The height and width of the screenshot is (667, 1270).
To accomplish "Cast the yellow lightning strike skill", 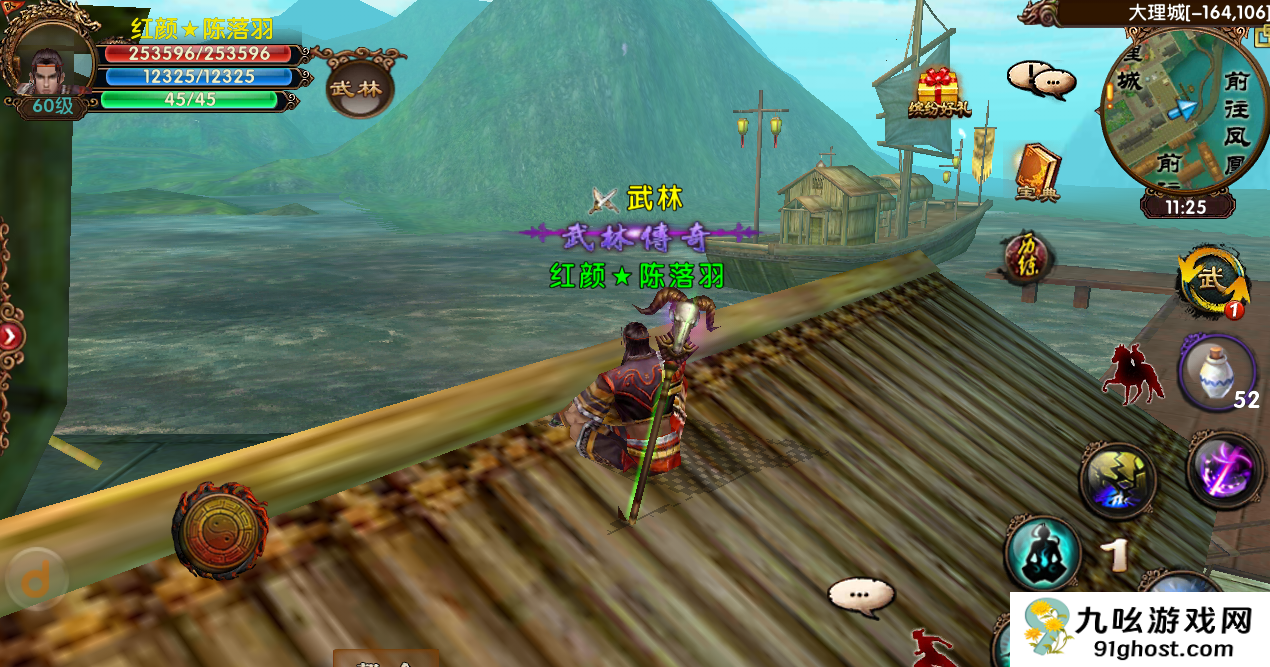I will click(1118, 482).
